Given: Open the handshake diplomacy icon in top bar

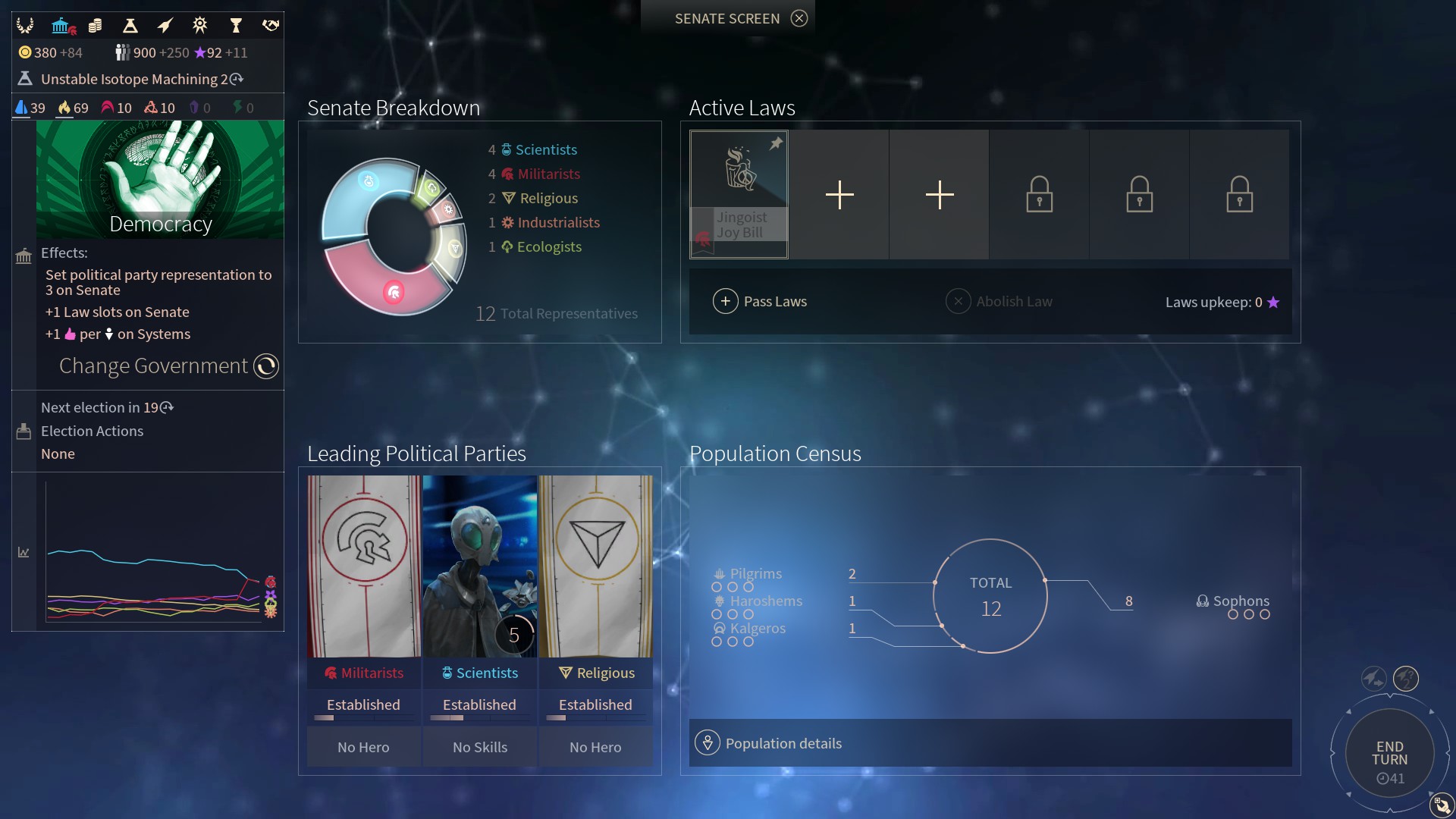Looking at the screenshot, I should click(x=271, y=27).
